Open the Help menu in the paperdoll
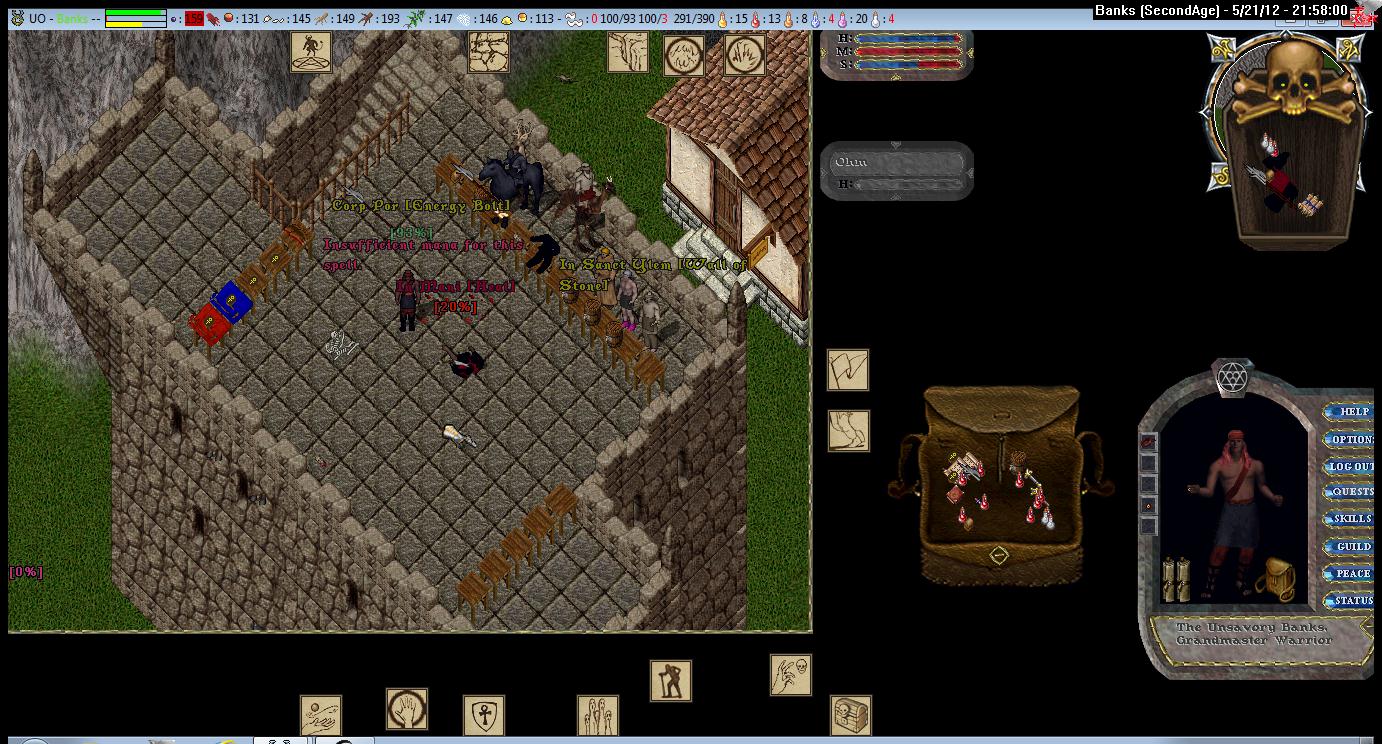Viewport: 1382px width, 744px height. (1352, 412)
